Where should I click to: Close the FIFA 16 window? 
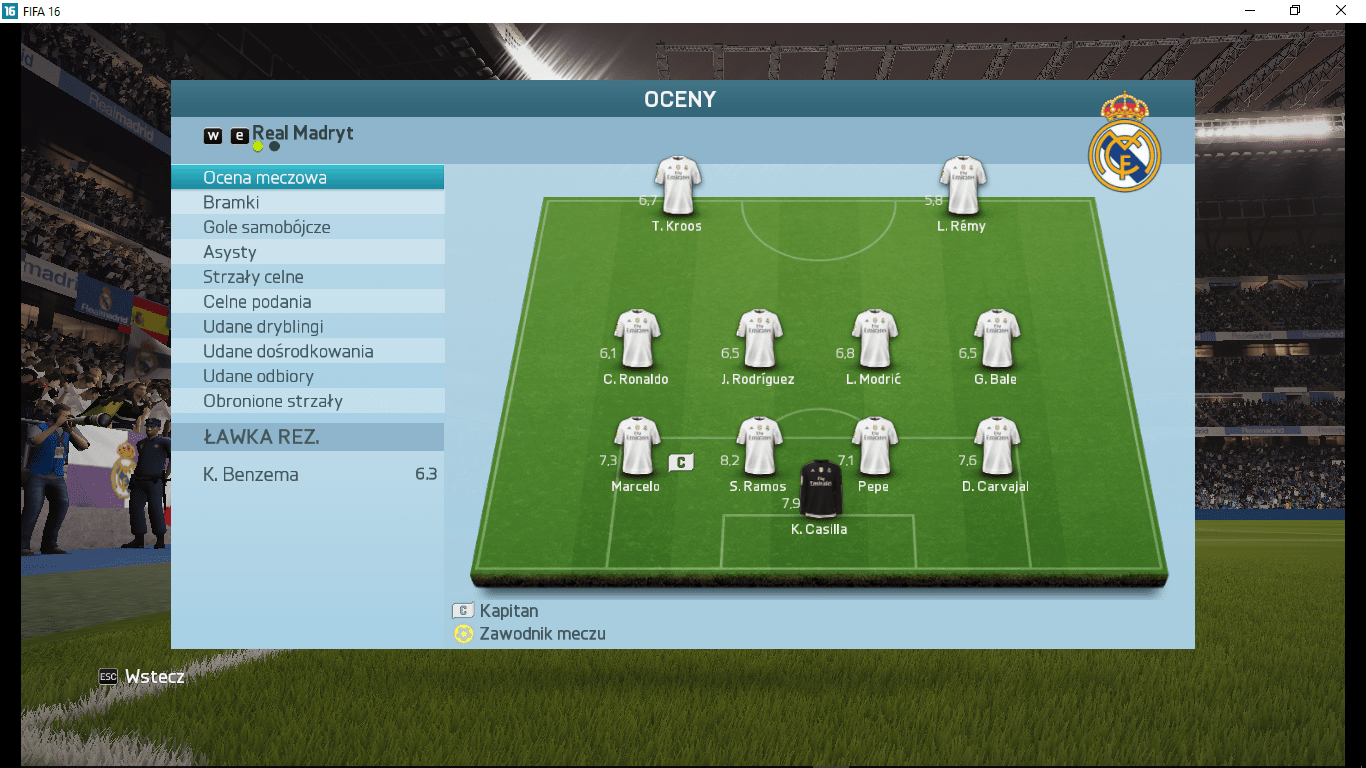(1341, 11)
